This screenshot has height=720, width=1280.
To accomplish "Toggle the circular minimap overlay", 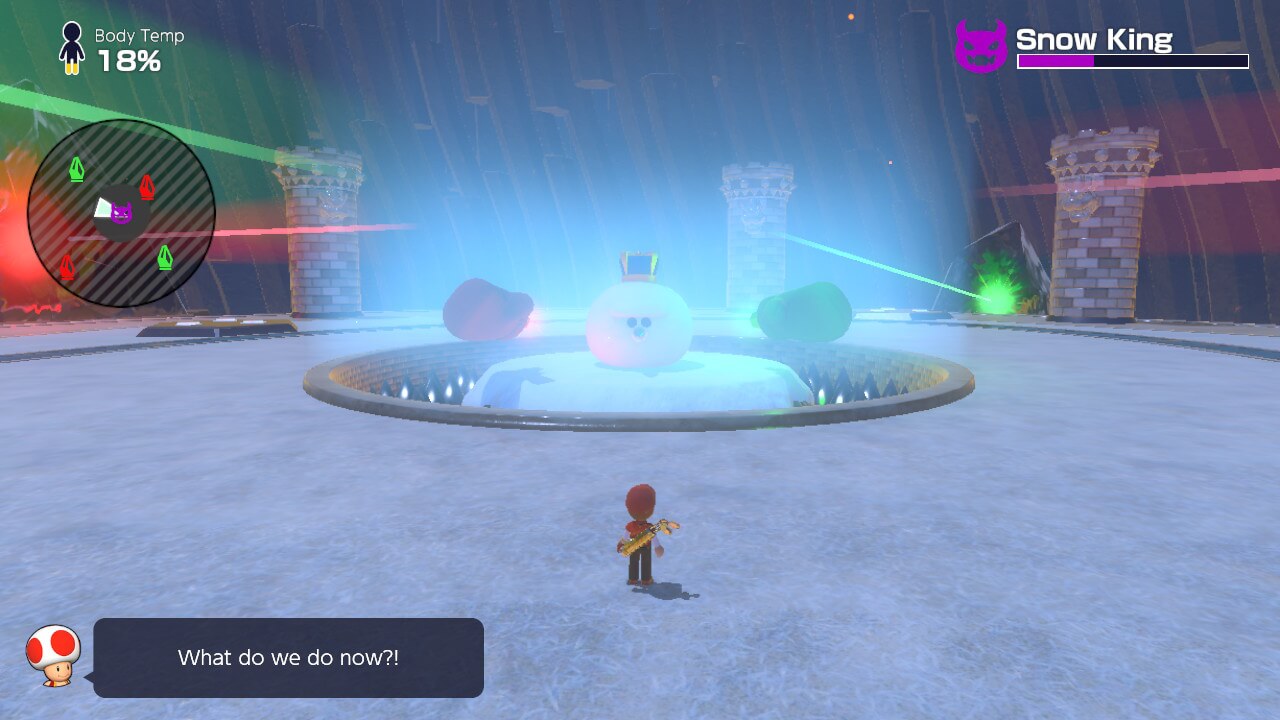I will click(122, 210).
